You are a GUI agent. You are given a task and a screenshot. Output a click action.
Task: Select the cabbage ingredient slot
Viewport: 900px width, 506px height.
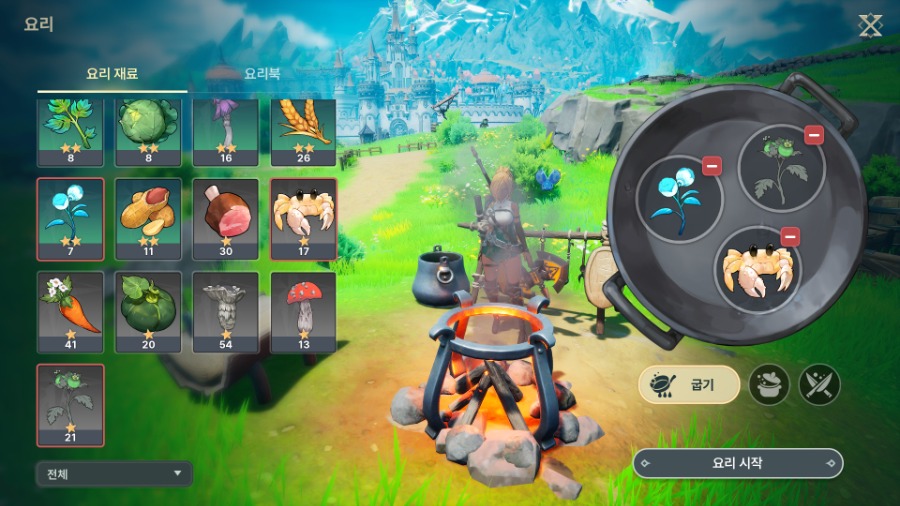pyautogui.click(x=148, y=132)
